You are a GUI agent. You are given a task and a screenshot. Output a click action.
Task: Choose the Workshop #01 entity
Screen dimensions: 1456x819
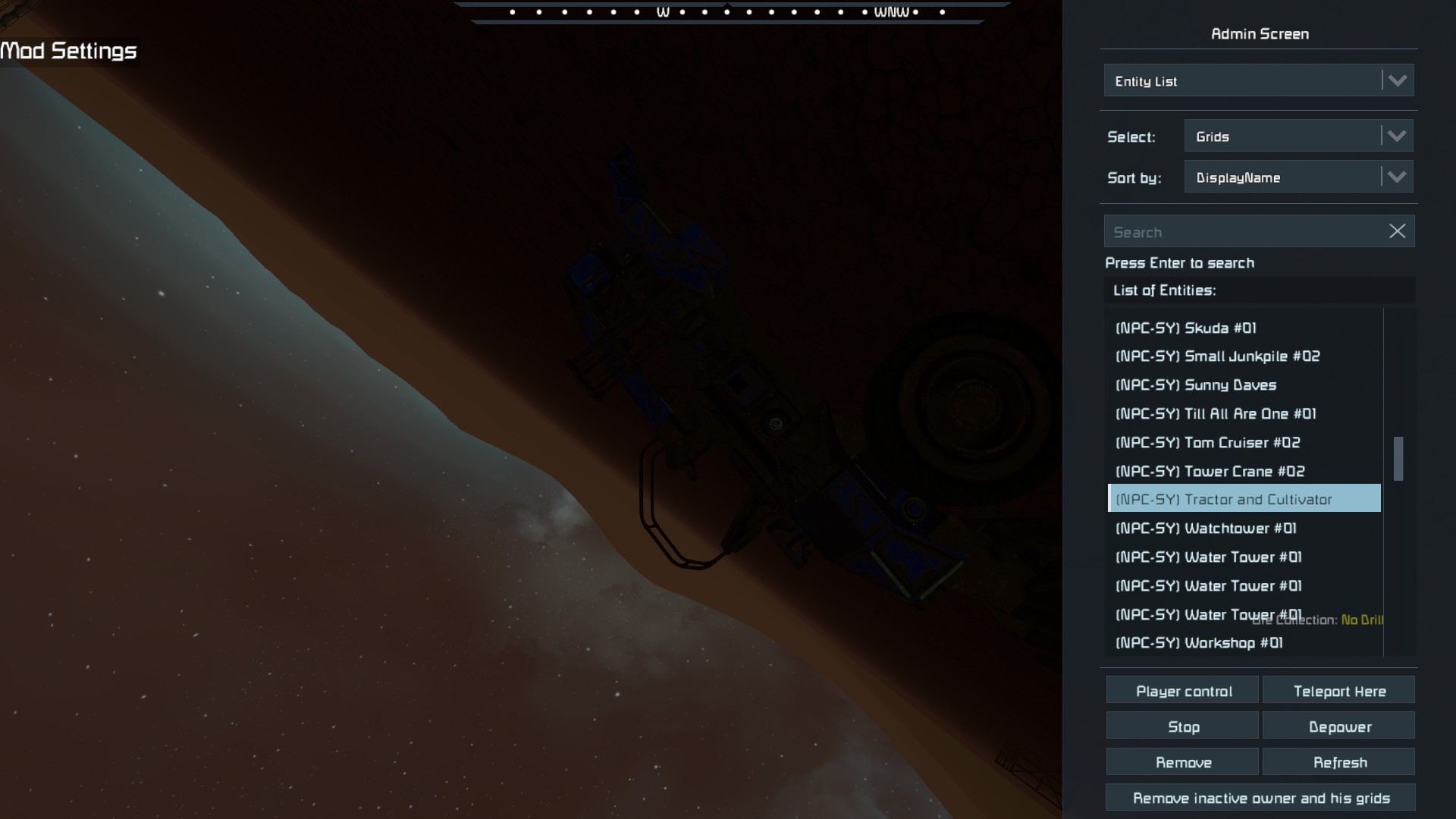point(1199,643)
